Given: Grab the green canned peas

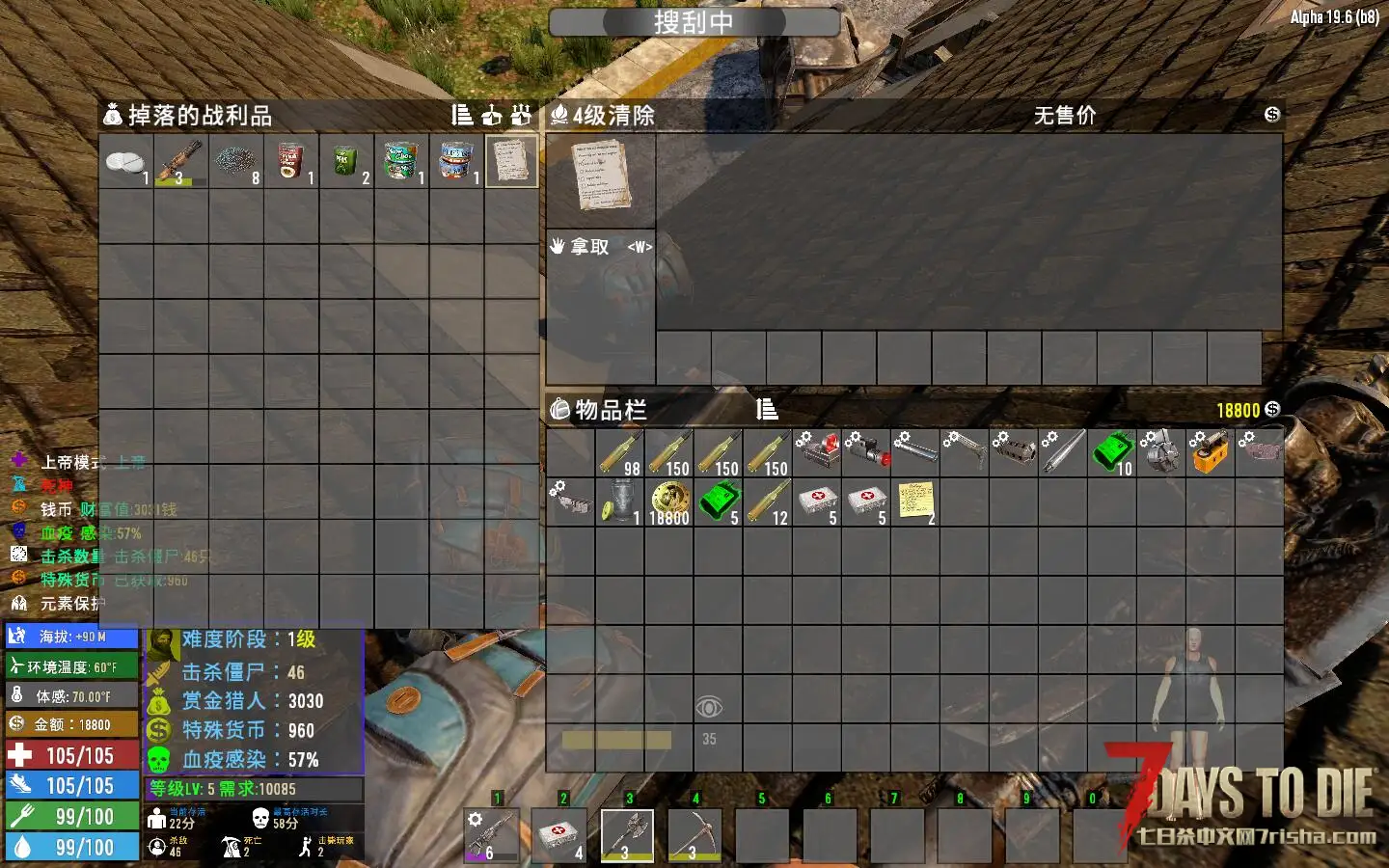Looking at the screenshot, I should (345, 161).
